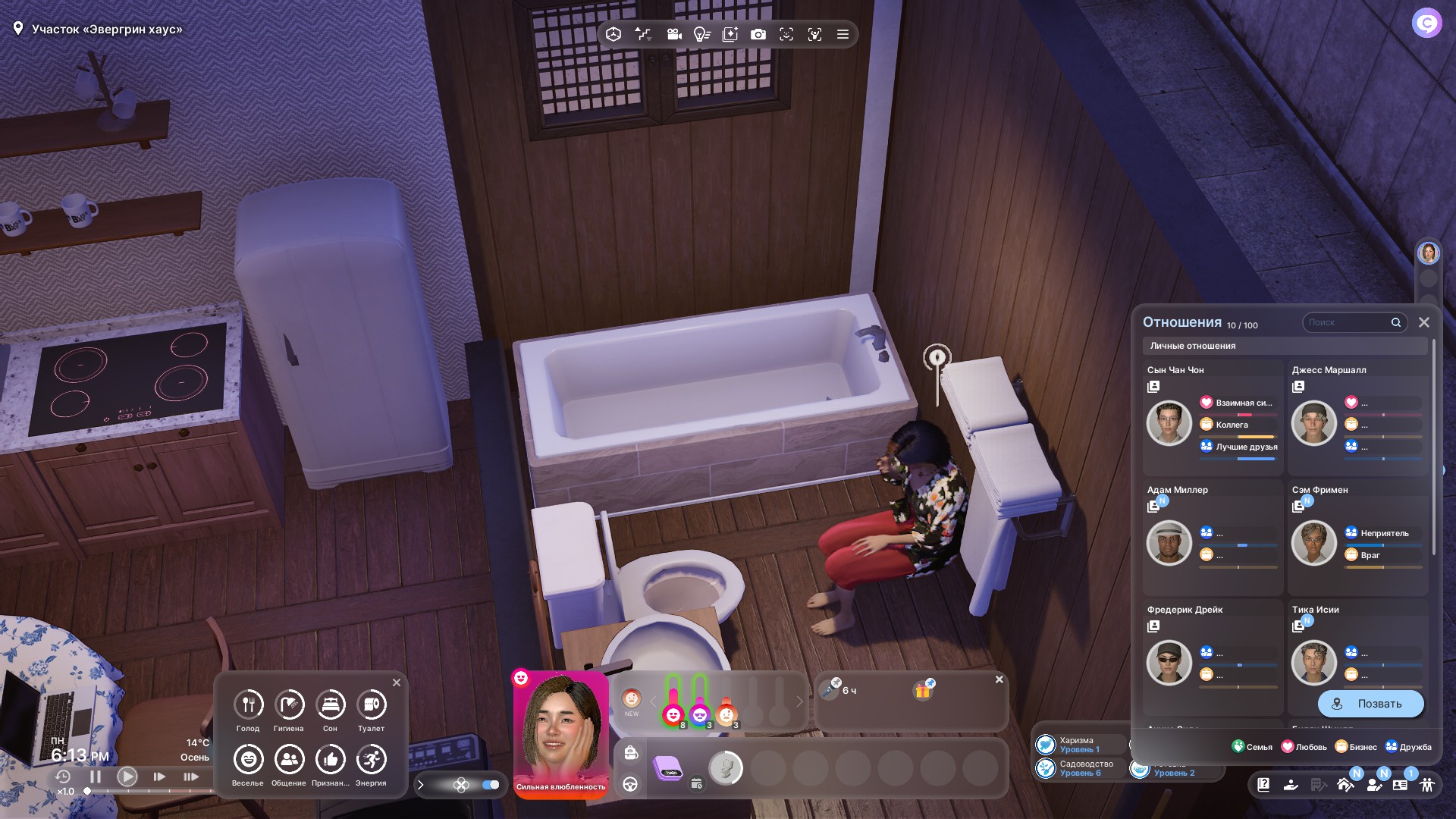Viewport: 1456px width, 819px height.
Task: Switch to the Дружба filter
Action: pos(1408,747)
